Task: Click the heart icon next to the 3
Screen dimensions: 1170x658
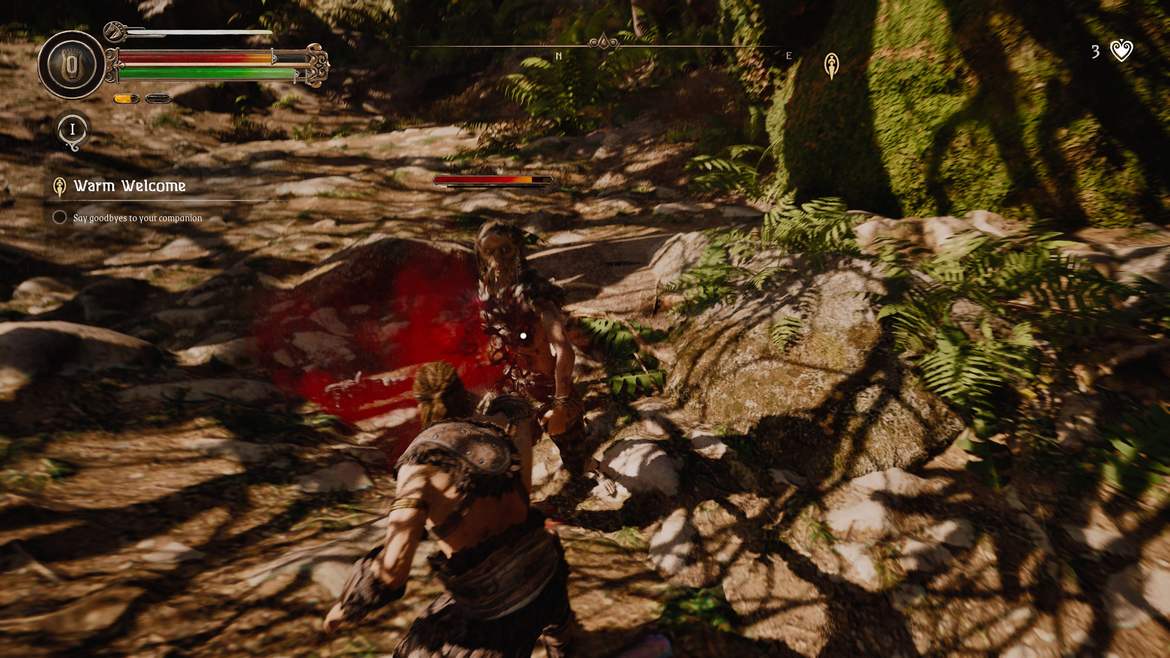Action: click(1122, 51)
